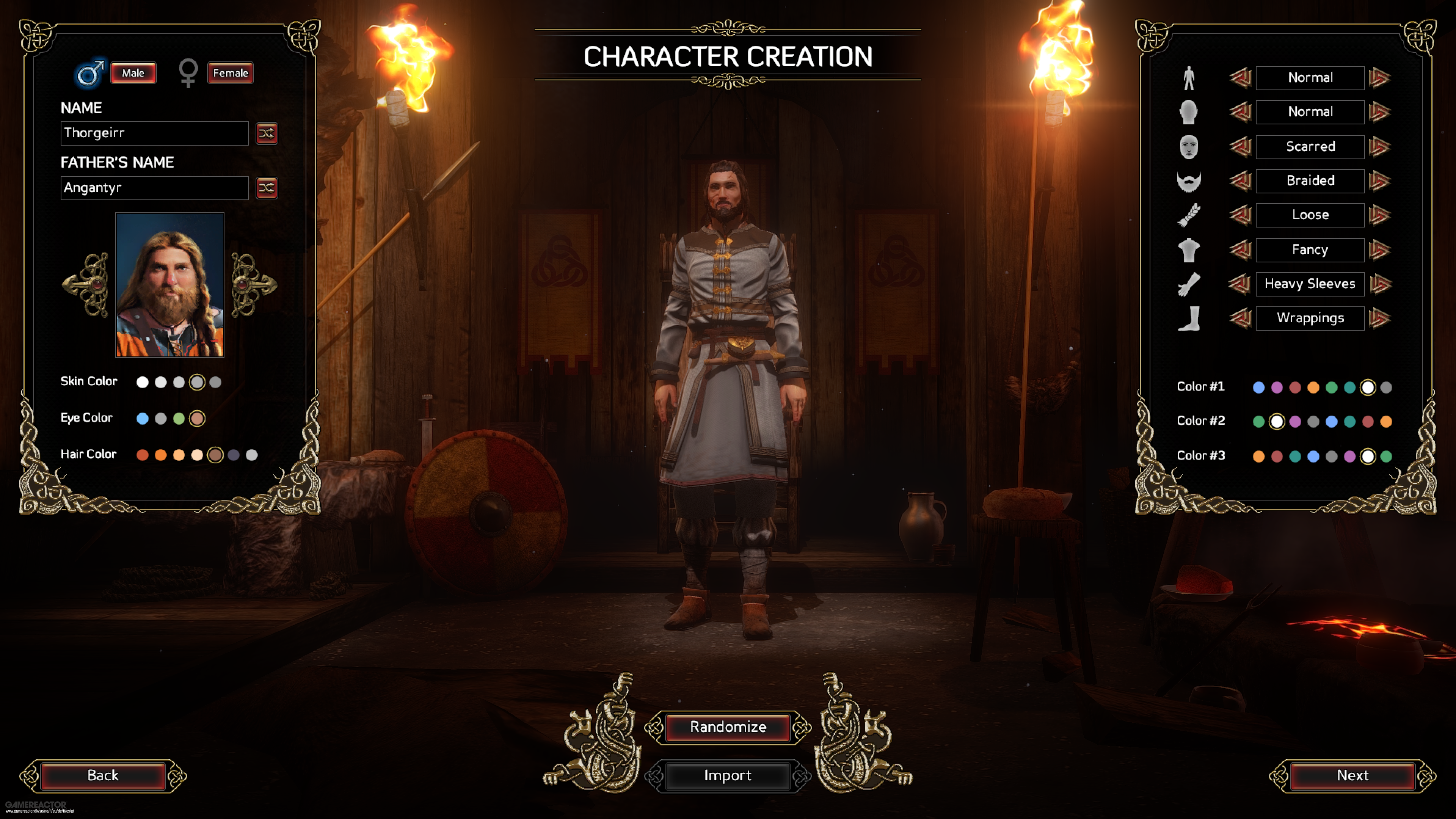Change Wrappings footwear to previous option

coord(1240,318)
